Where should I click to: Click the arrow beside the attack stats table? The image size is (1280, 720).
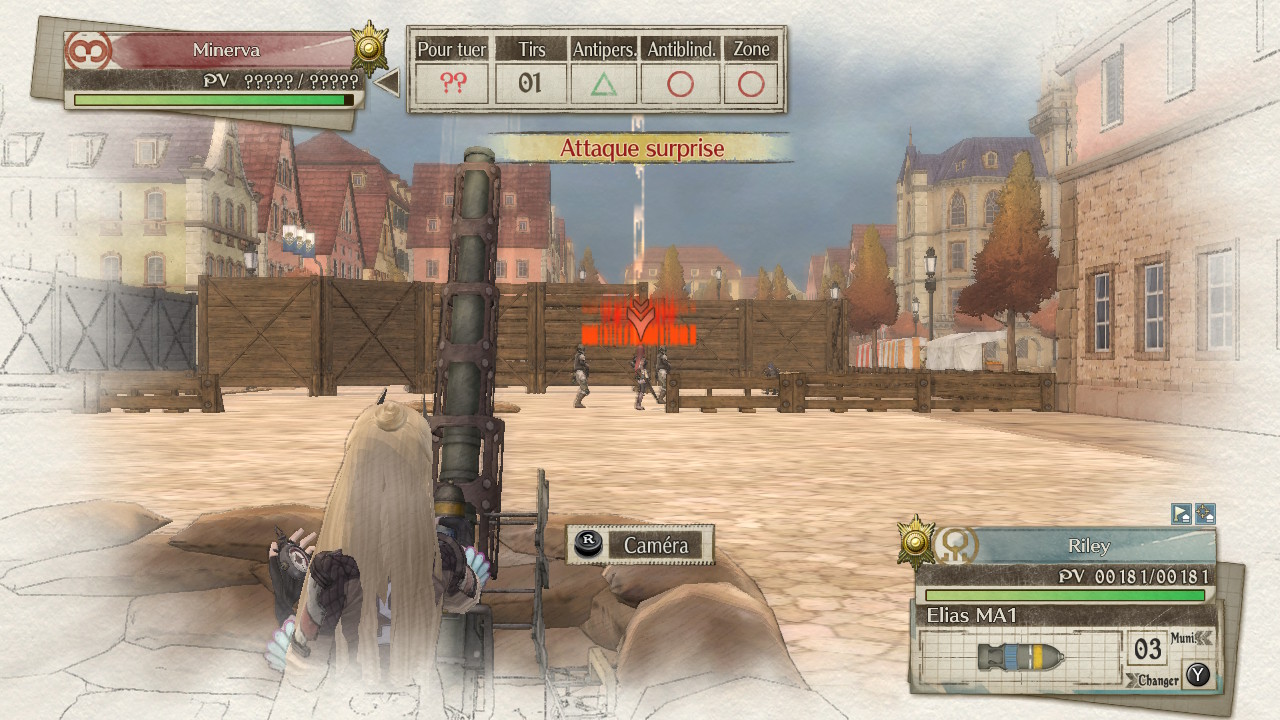click(x=387, y=83)
